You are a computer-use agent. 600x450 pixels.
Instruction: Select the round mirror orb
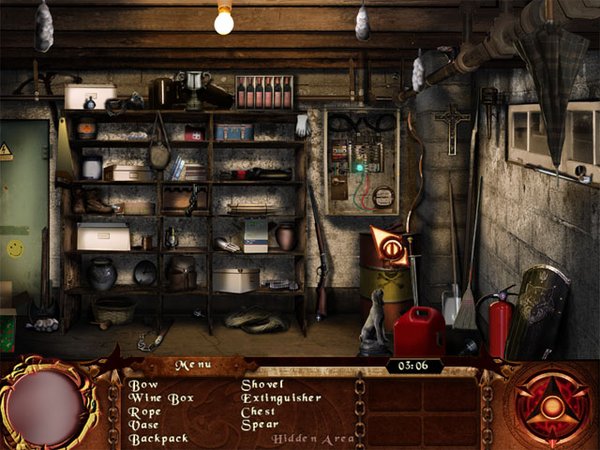pos(46,407)
